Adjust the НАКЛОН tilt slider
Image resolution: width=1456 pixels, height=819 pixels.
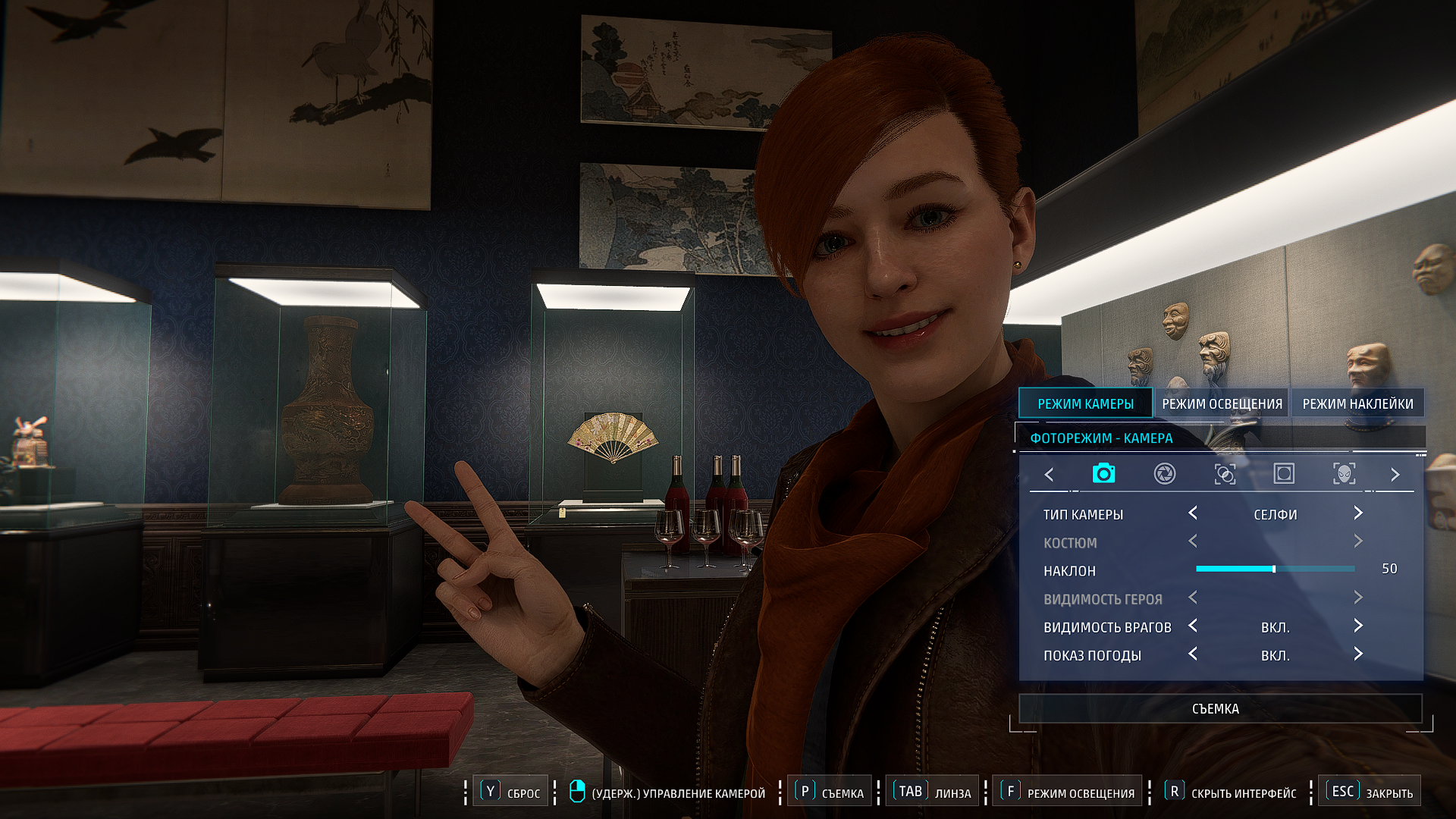(1274, 569)
